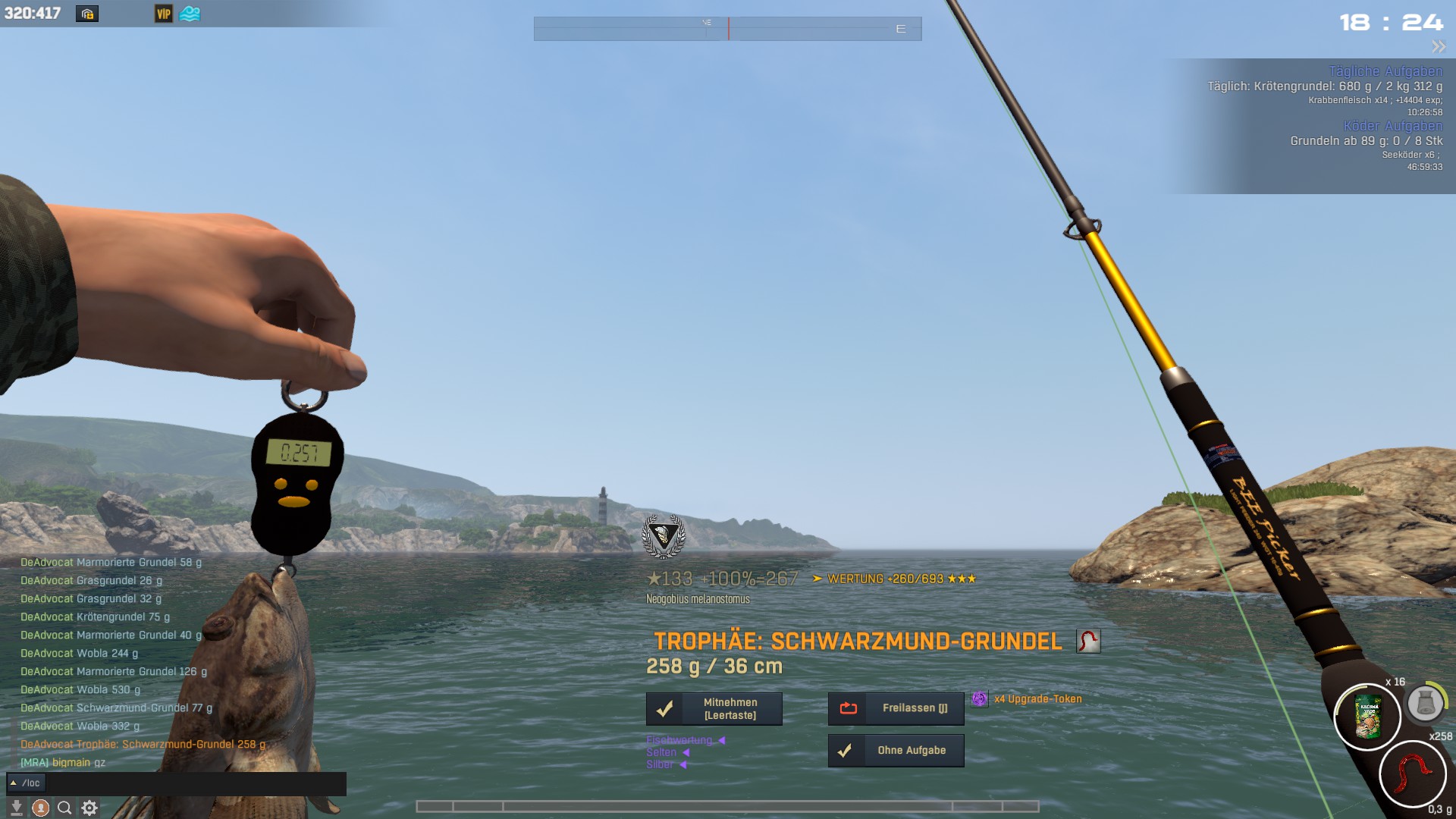The height and width of the screenshot is (819, 1456).
Task: Click the blue wave icon
Action: click(190, 14)
